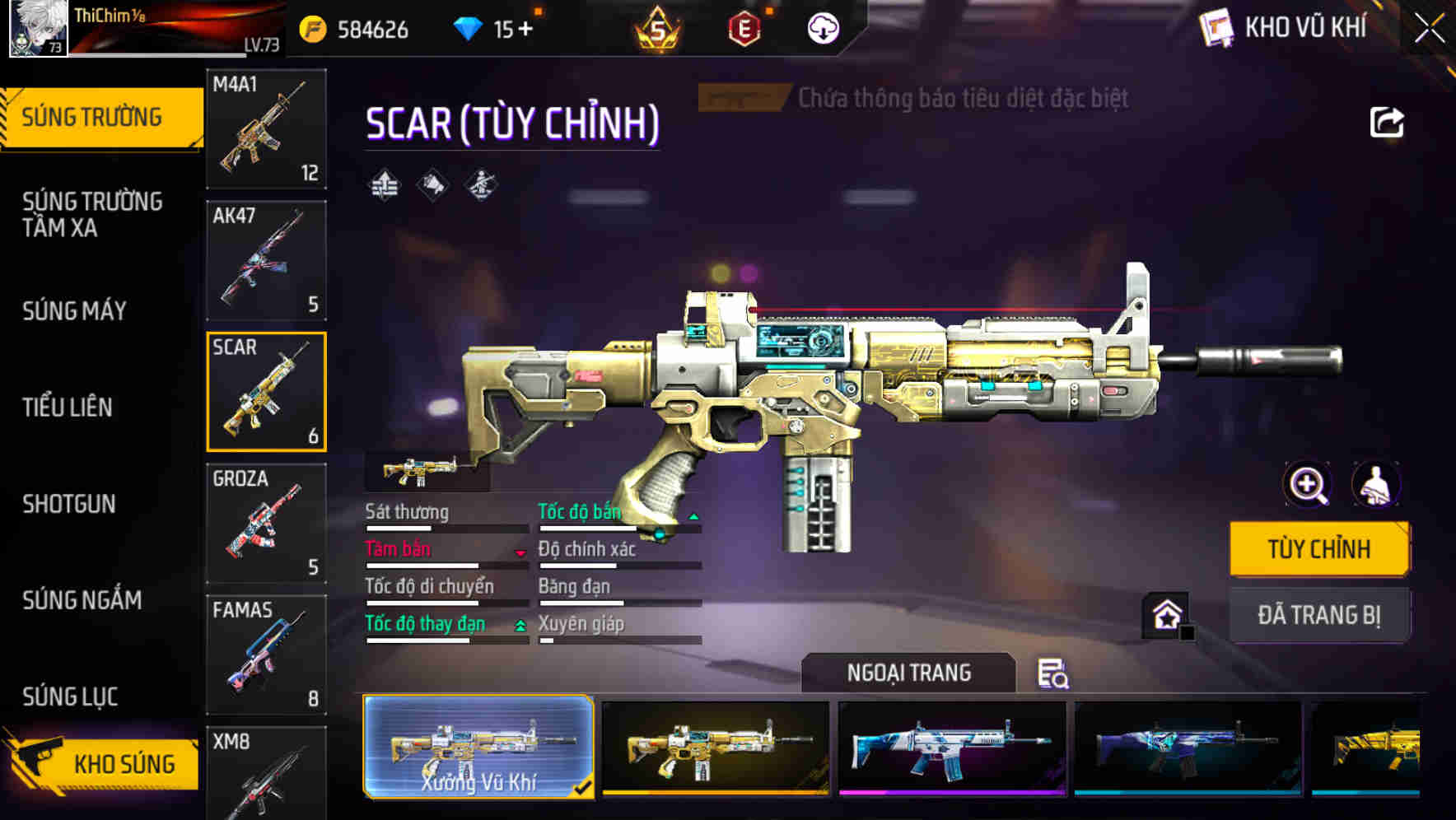Image resolution: width=1456 pixels, height=820 pixels.
Task: Select the Xưởng Vũ Khí skin thumbnail
Action: point(478,745)
